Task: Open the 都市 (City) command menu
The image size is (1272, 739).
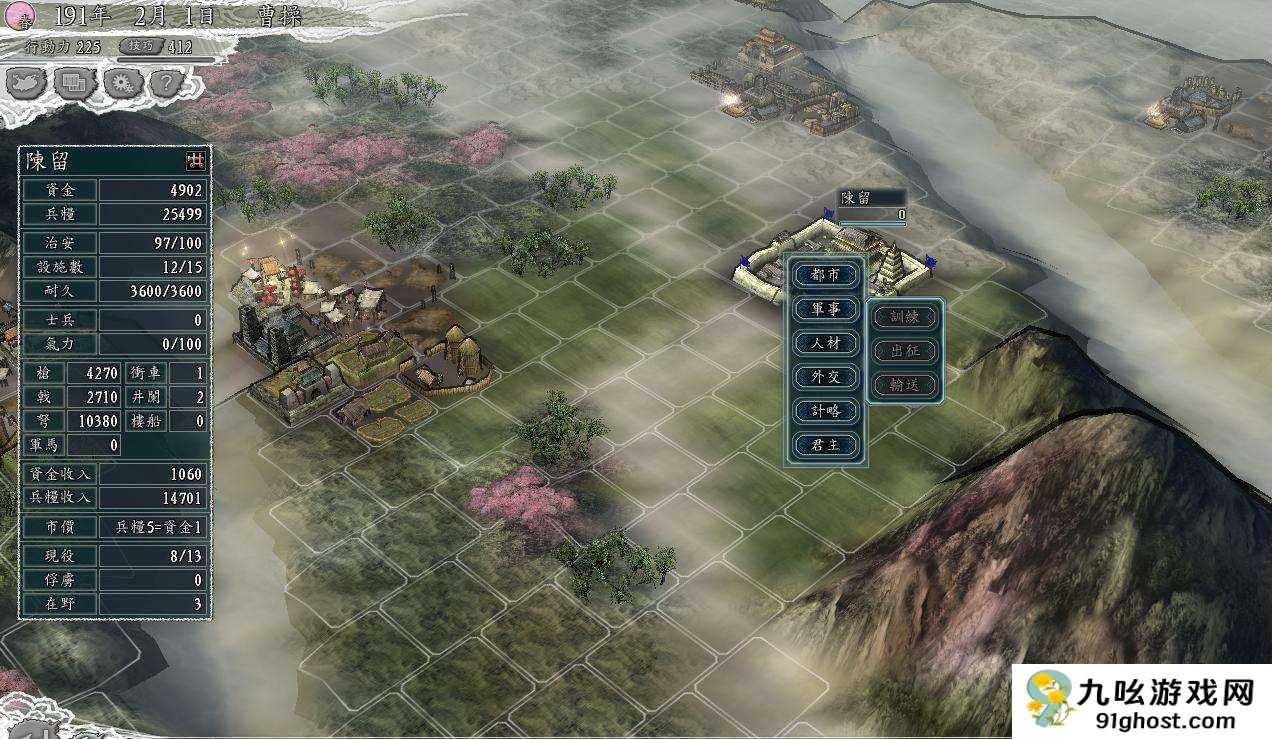Action: coord(826,275)
